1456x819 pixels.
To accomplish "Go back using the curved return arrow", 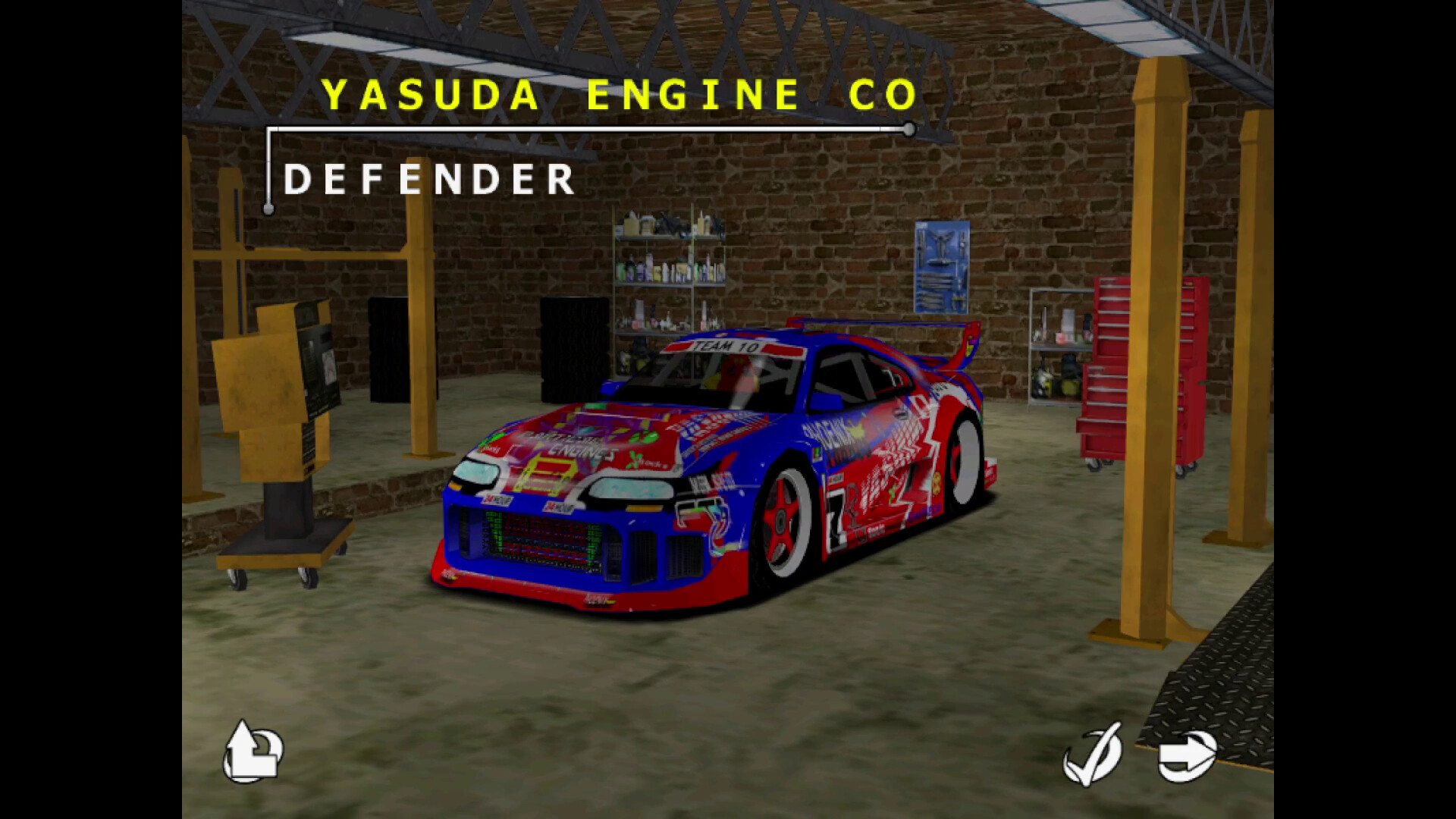I will pyautogui.click(x=253, y=752).
